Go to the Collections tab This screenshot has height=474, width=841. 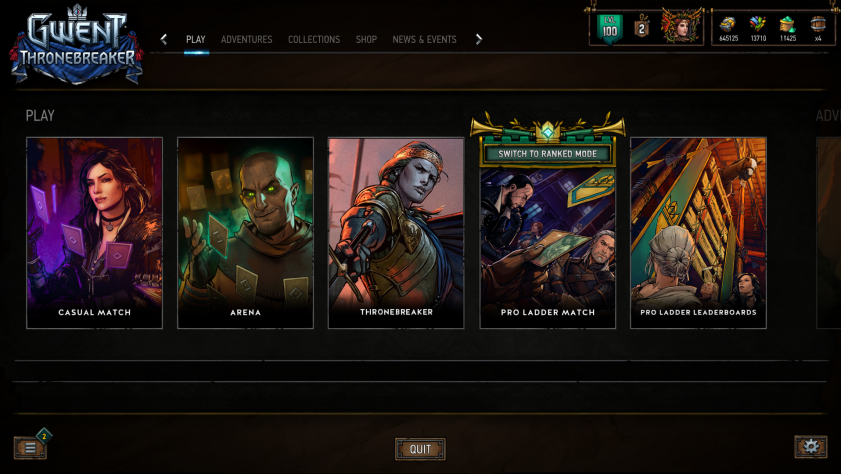click(x=314, y=40)
